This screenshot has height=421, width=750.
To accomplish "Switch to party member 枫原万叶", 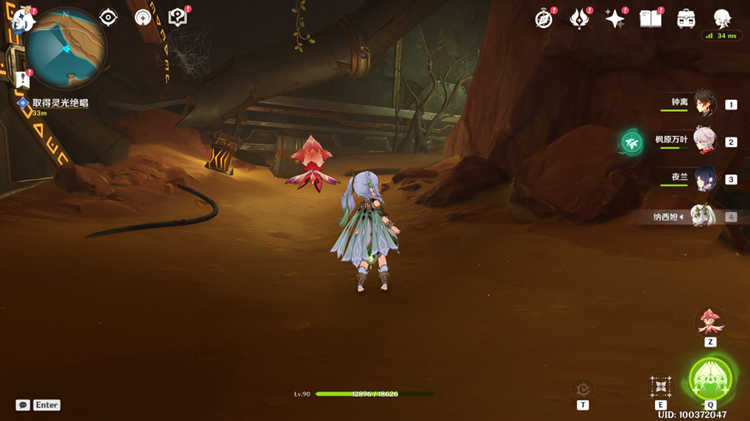I will tap(704, 140).
